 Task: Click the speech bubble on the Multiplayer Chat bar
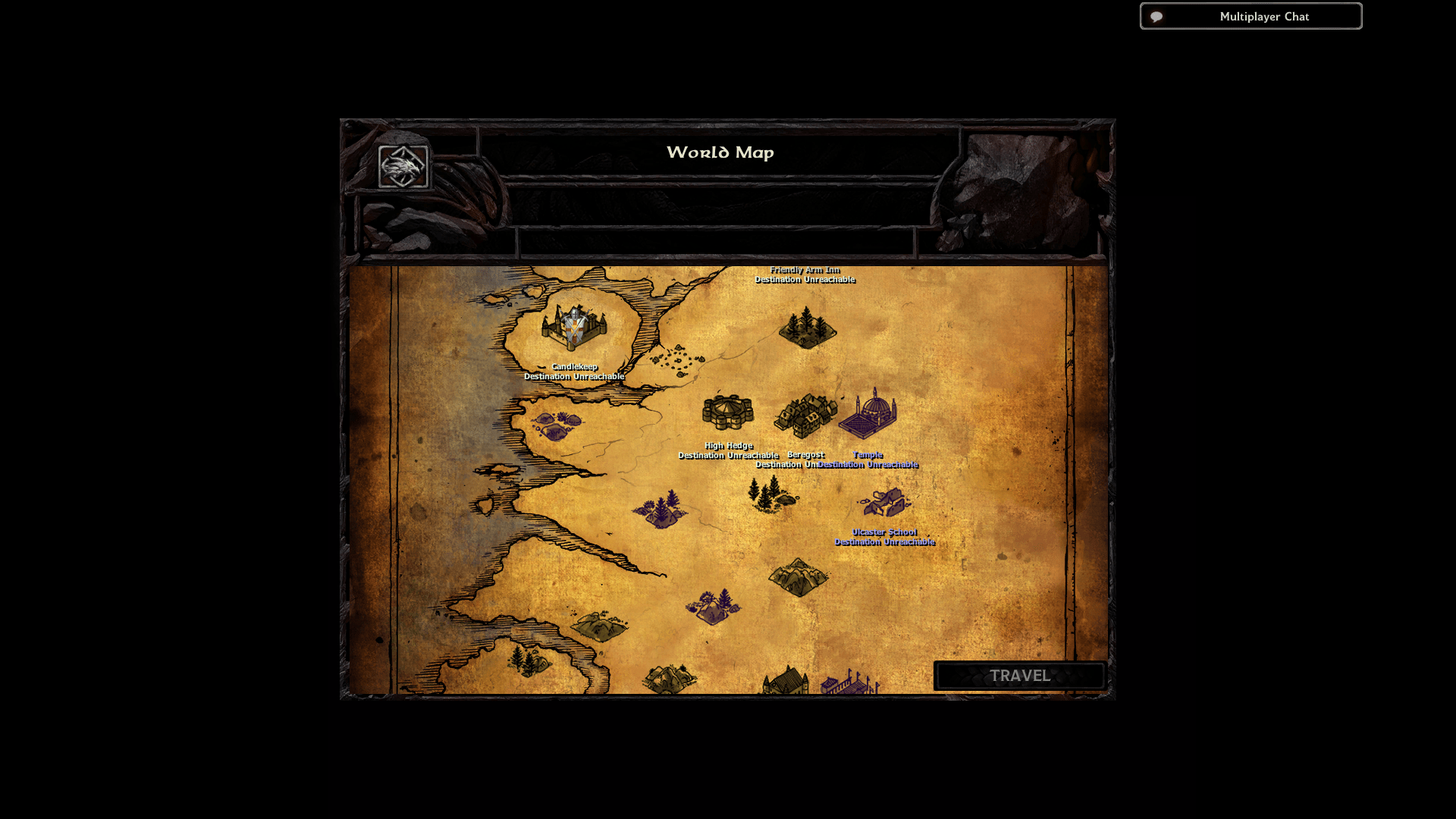1156,16
